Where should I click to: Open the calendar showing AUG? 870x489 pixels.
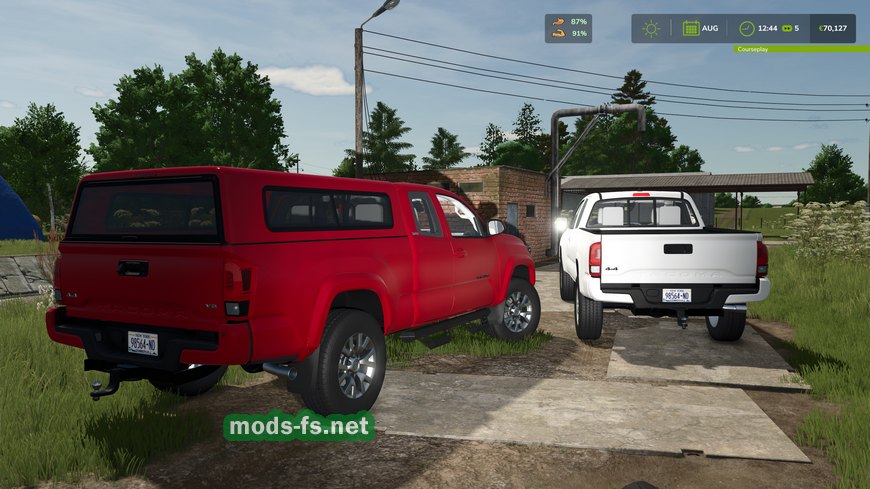click(692, 28)
